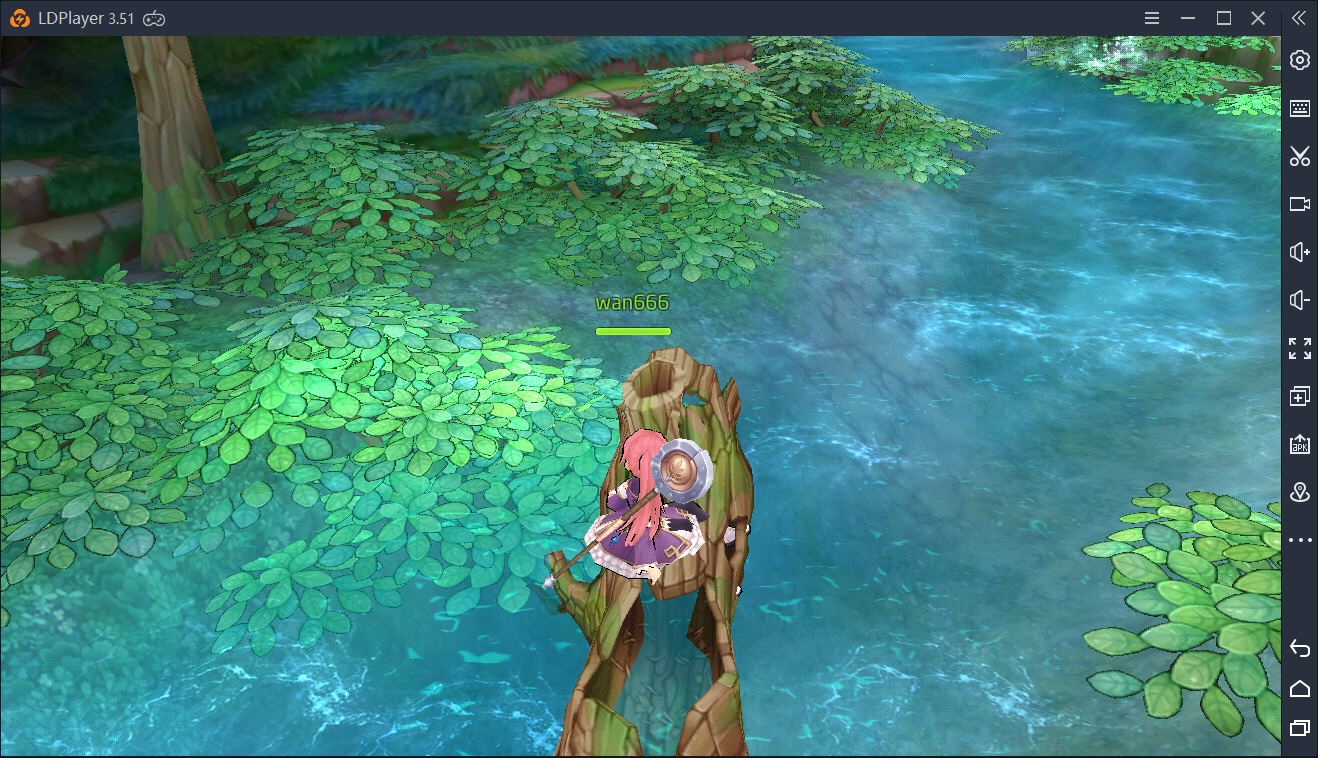Screen dimensions: 1318x758
Task: Open the emulator settings gear
Action: pos(1299,60)
